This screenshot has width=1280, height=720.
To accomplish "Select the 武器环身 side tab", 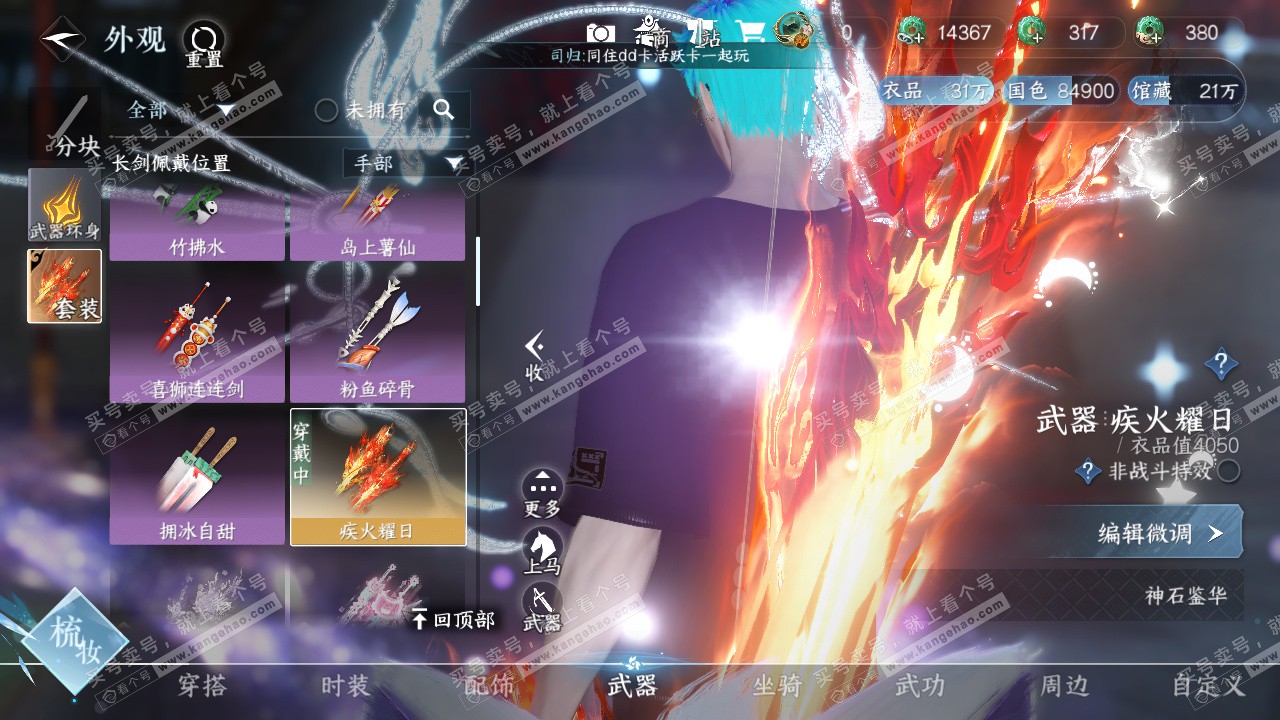I will 65,206.
